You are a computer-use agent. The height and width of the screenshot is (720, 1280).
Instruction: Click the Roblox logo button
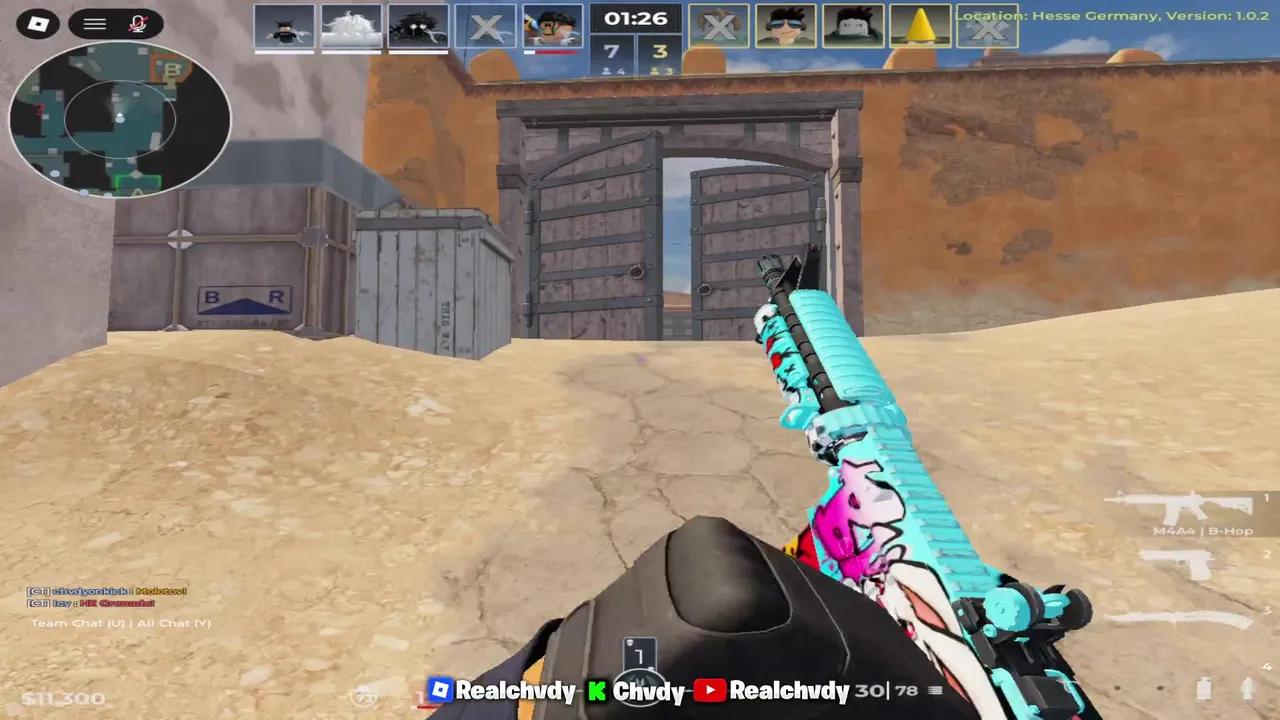(38, 24)
